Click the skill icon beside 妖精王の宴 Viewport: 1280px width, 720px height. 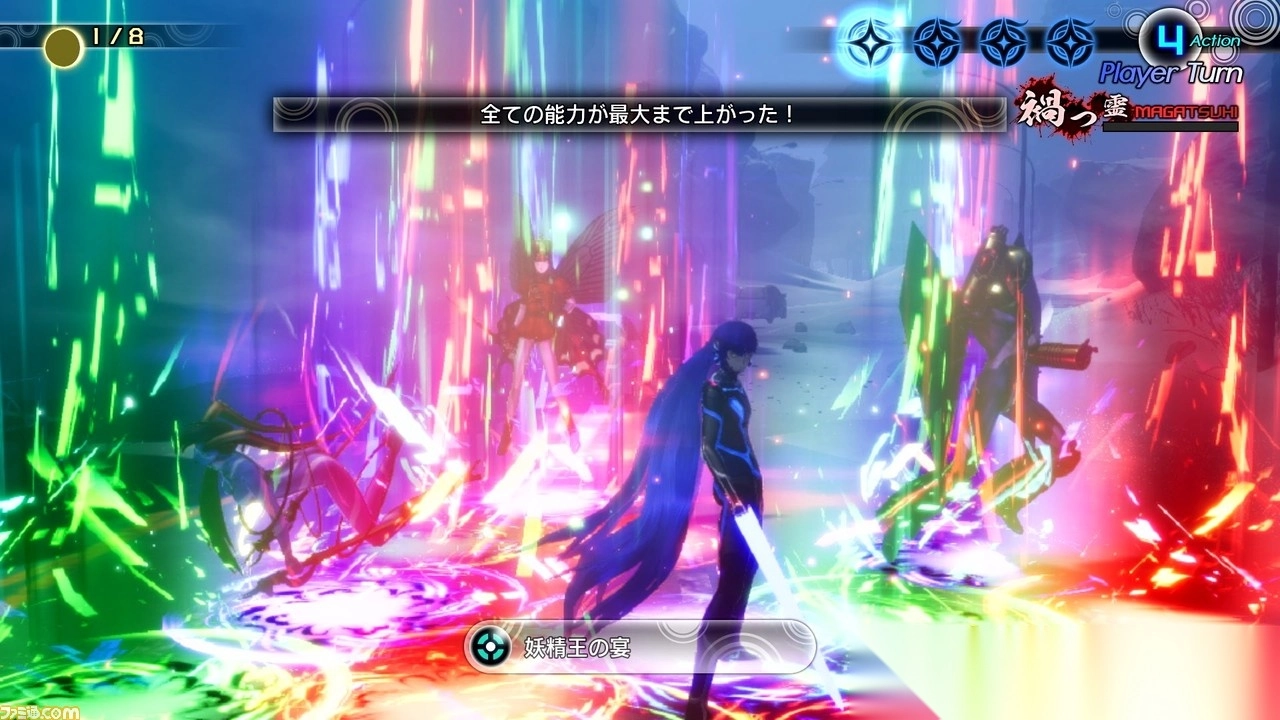coord(490,648)
